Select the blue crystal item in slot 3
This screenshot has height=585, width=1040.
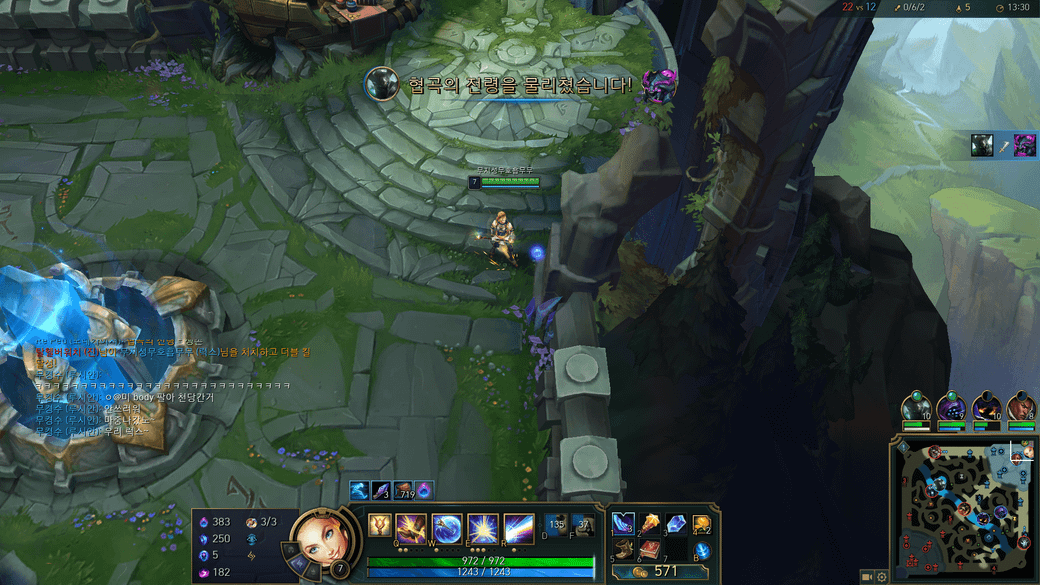676,523
